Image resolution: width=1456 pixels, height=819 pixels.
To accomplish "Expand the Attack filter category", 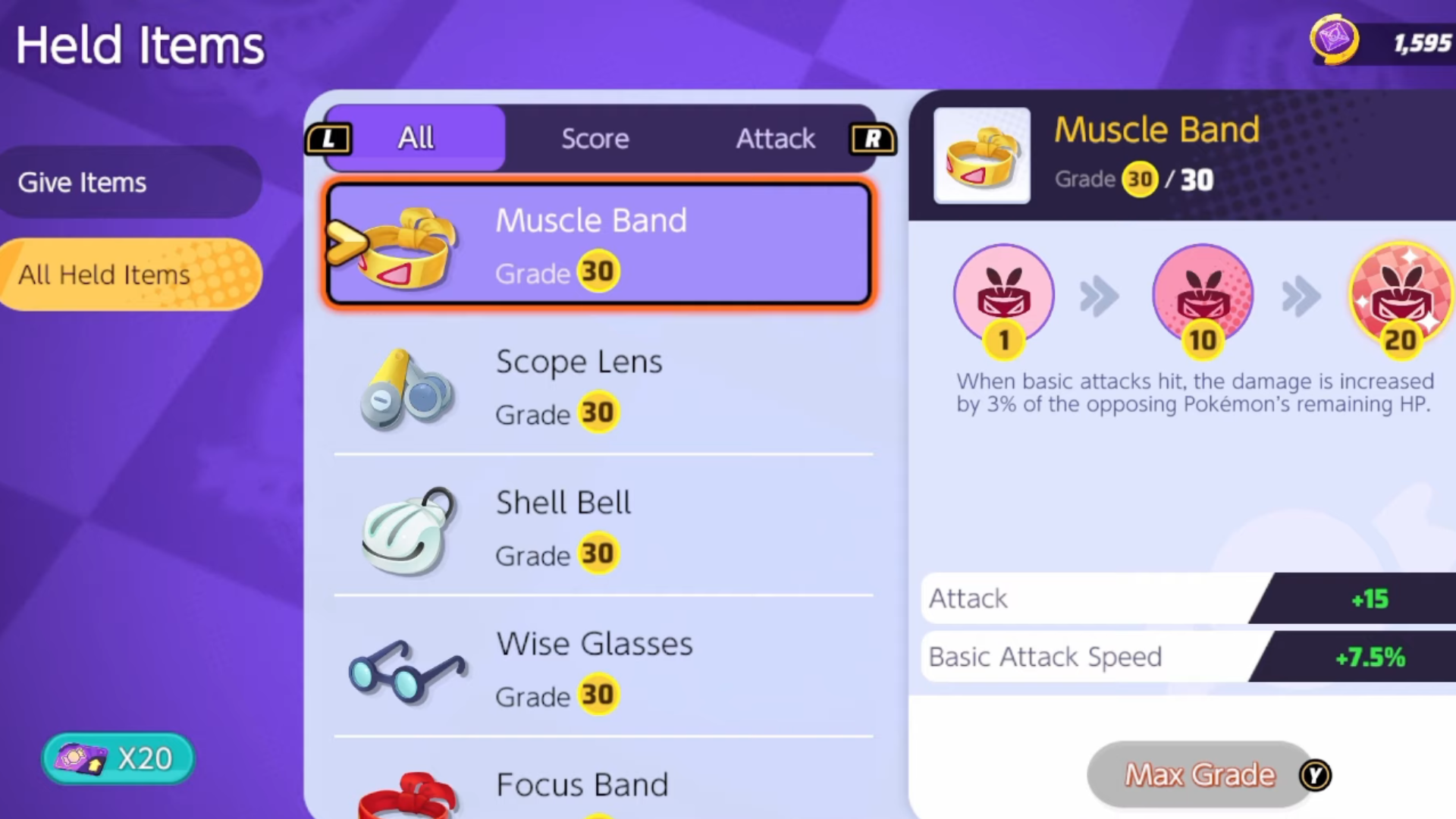I will click(775, 138).
